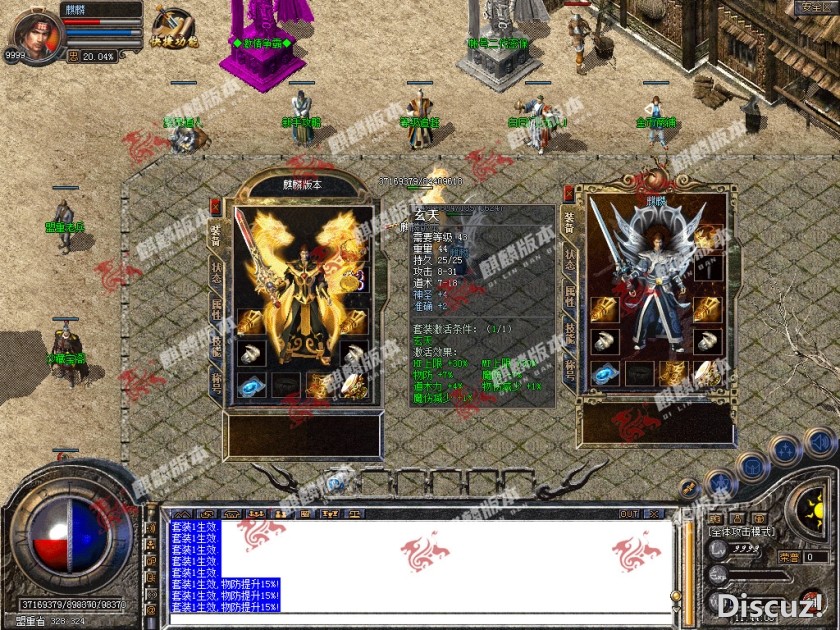Toggle the sound speaker round button
This screenshot has width=840, height=630.
click(820, 441)
